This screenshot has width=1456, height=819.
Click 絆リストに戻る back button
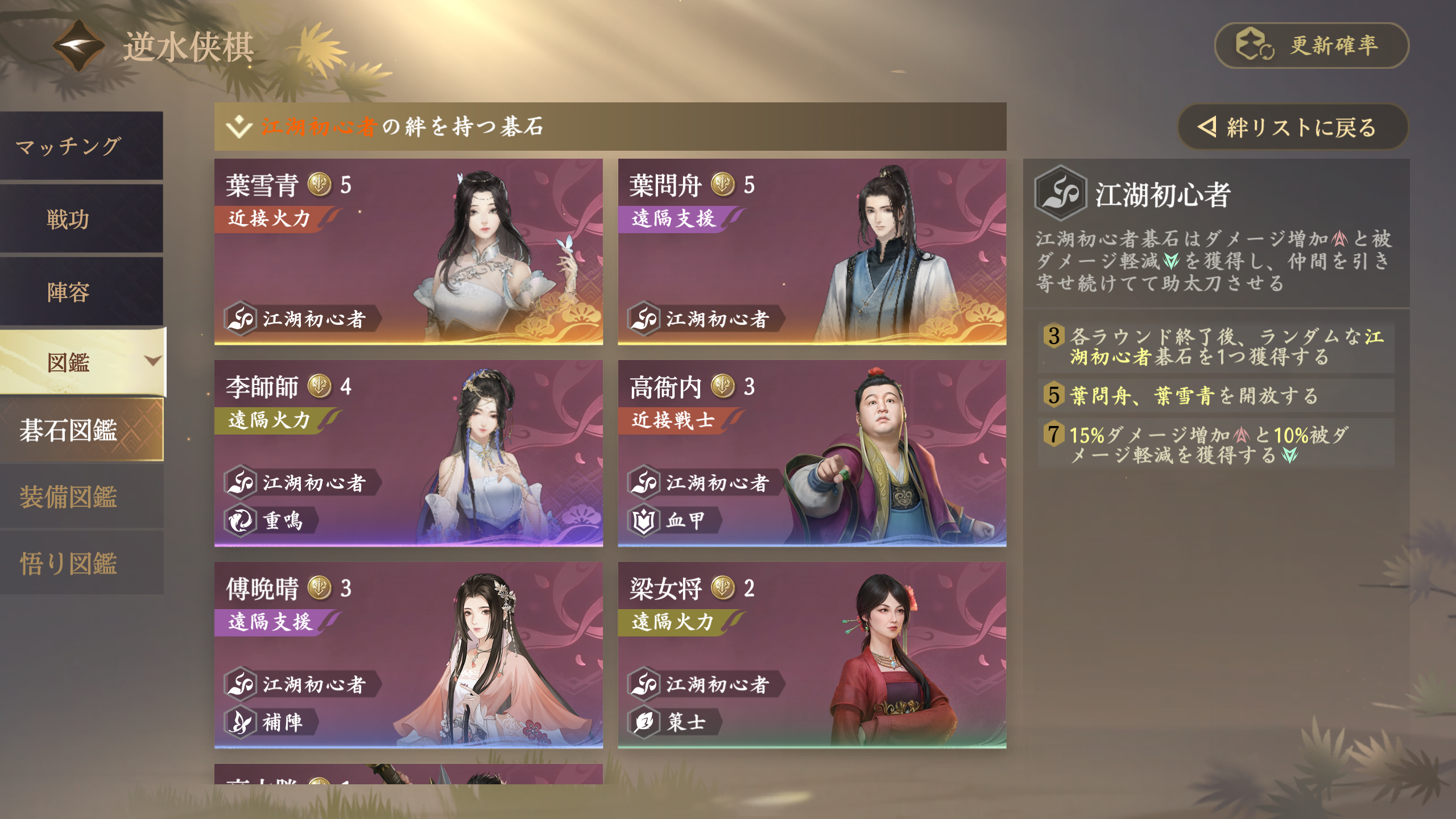(1291, 127)
